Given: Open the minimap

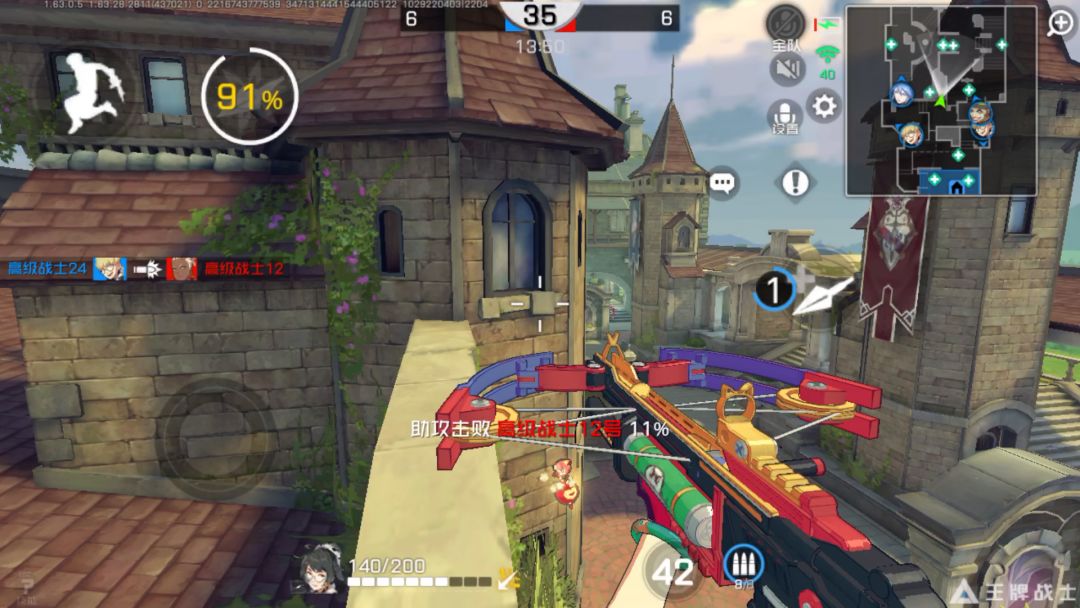Looking at the screenshot, I should (x=927, y=100).
